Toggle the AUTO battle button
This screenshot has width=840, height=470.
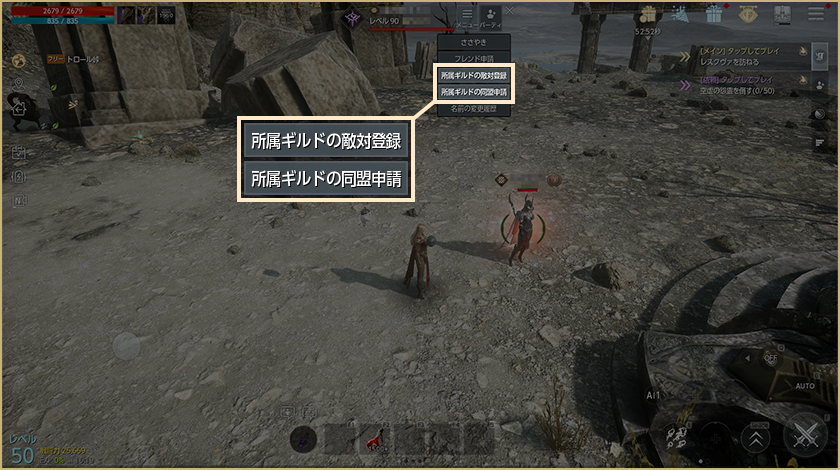(804, 385)
